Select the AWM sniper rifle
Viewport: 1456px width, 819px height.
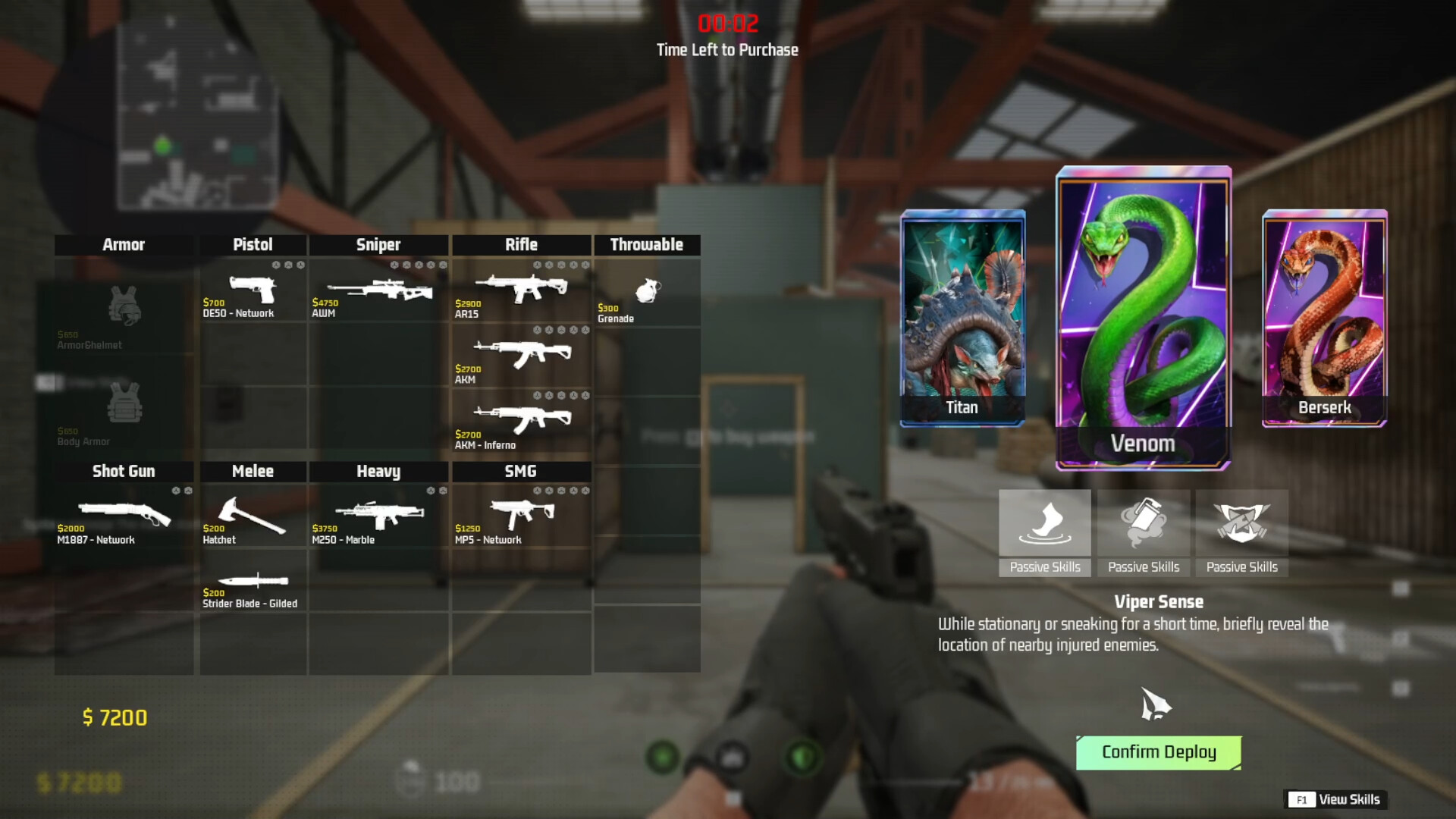[x=378, y=292]
